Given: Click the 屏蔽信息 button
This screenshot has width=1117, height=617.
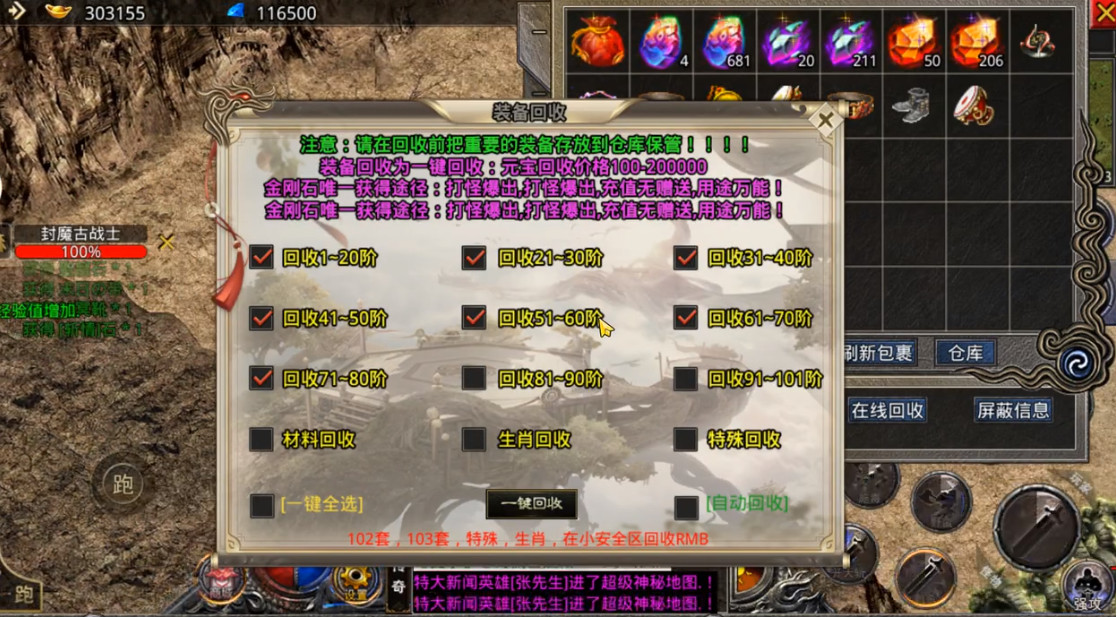Looking at the screenshot, I should tap(1012, 410).
